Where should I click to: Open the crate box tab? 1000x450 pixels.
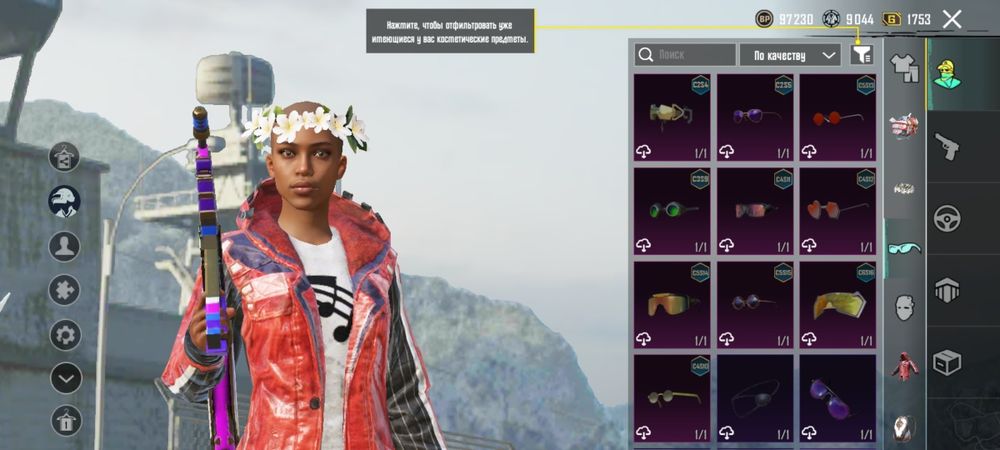point(947,361)
